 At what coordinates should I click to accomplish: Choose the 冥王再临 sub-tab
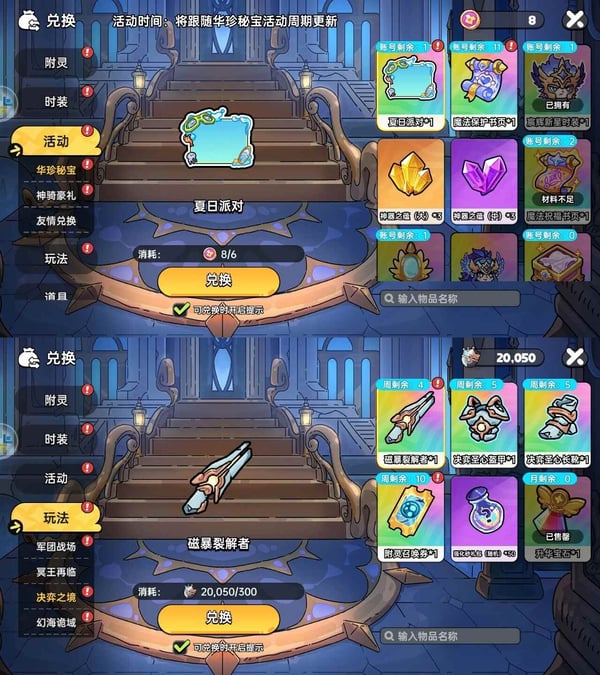(55, 572)
